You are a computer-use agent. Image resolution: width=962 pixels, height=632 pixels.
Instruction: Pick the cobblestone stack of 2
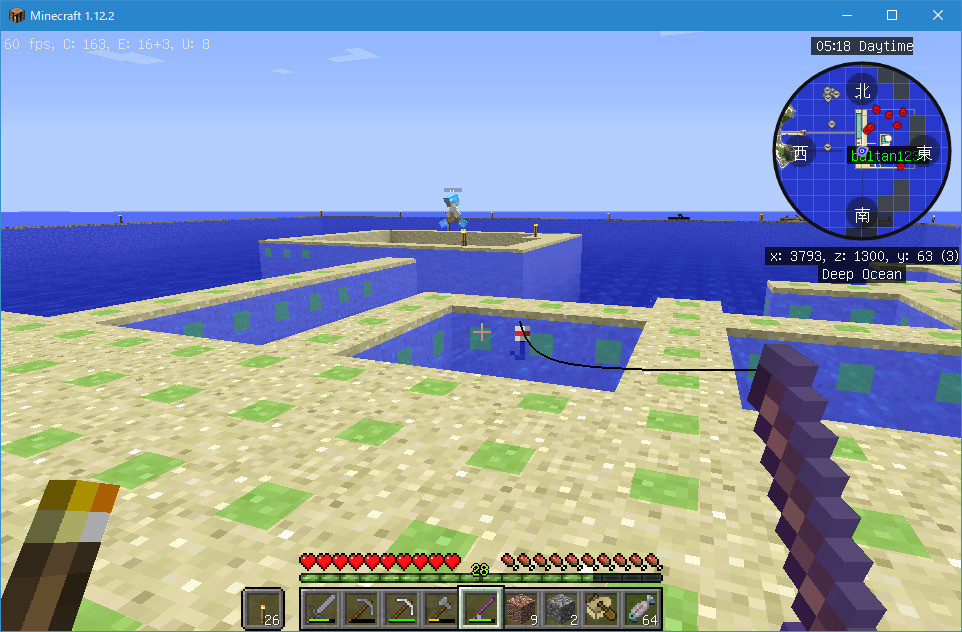(x=561, y=607)
